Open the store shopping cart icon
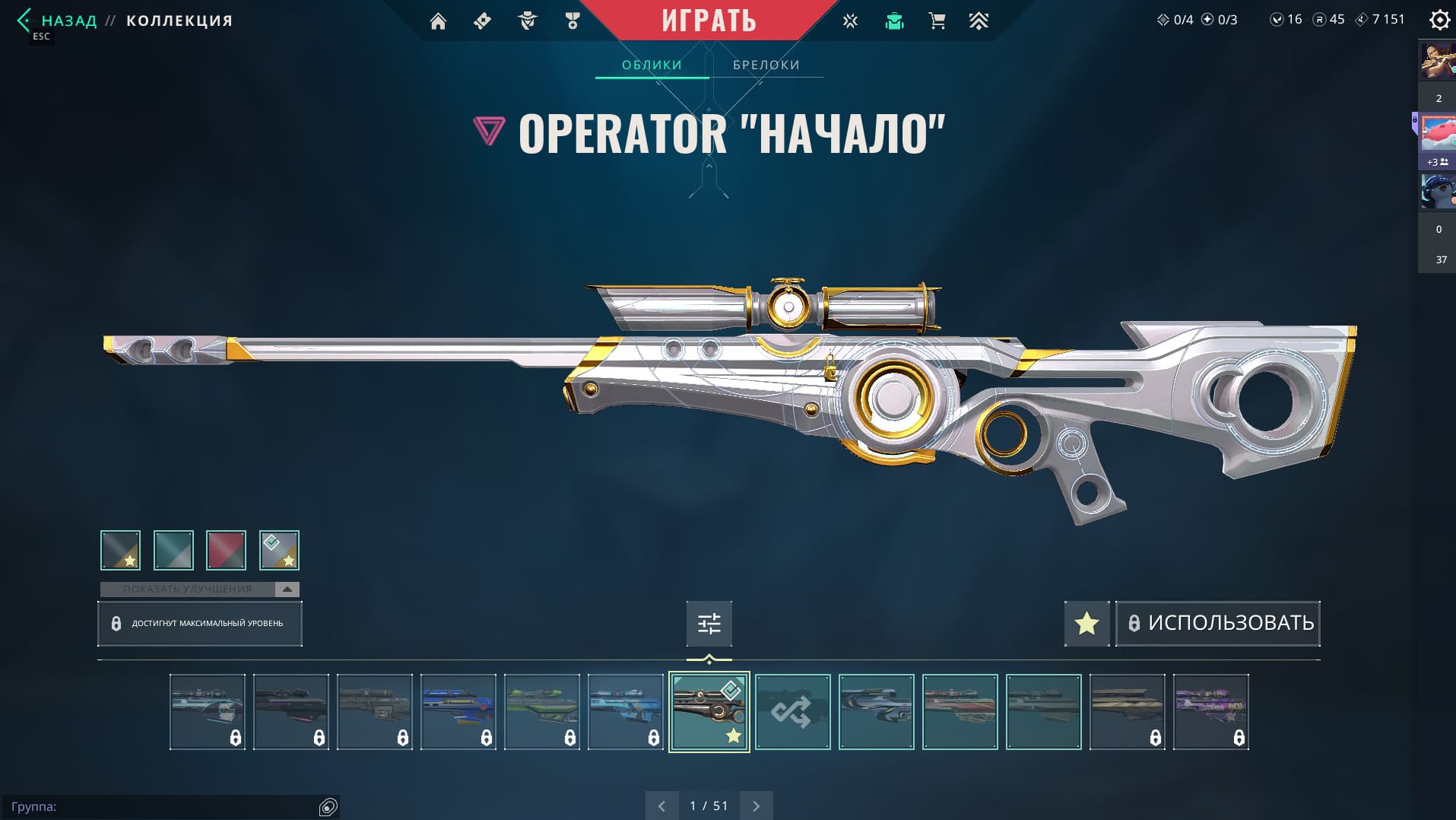The image size is (1456, 820). click(x=937, y=21)
